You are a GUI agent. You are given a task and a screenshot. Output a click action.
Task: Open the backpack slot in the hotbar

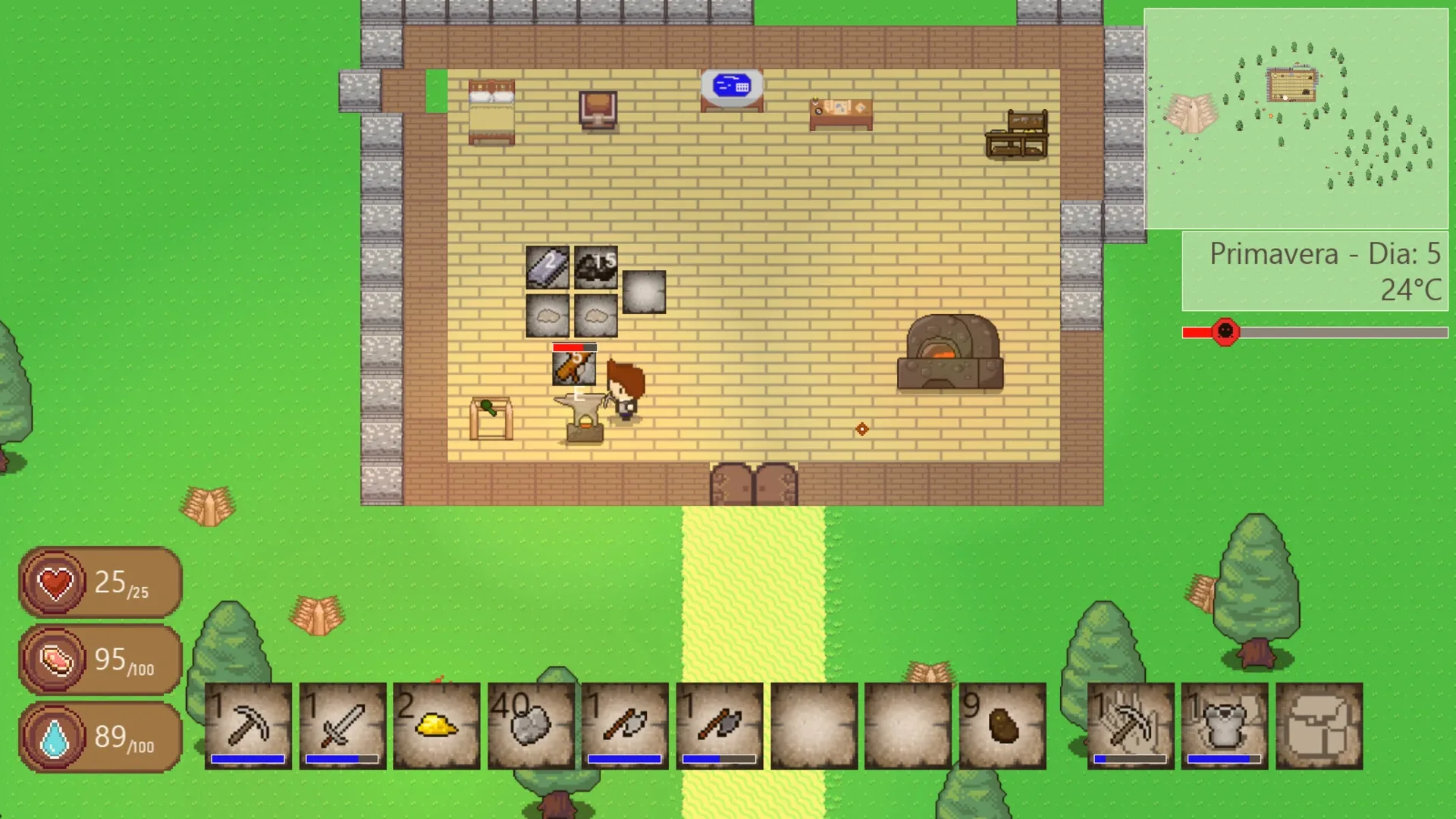pos(1318,726)
